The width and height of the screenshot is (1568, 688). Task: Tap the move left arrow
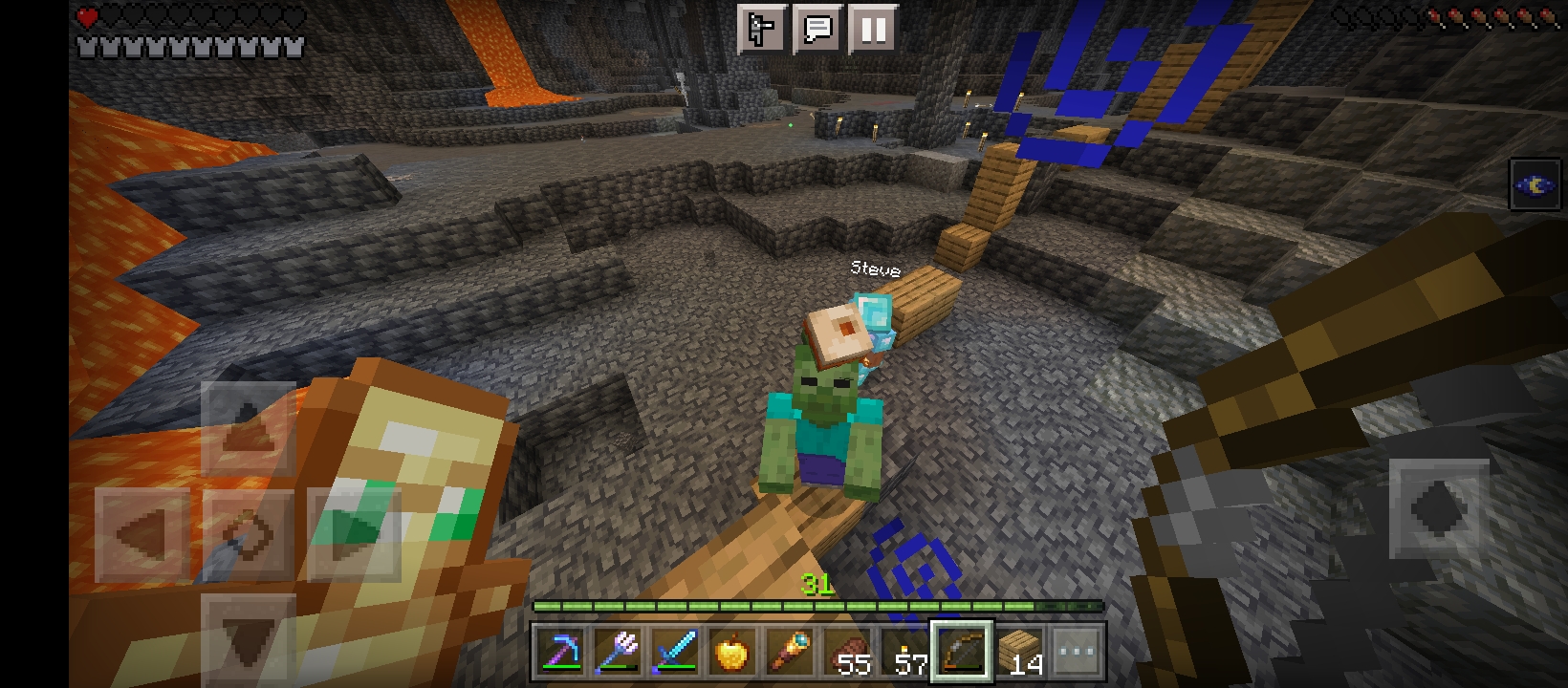143,533
